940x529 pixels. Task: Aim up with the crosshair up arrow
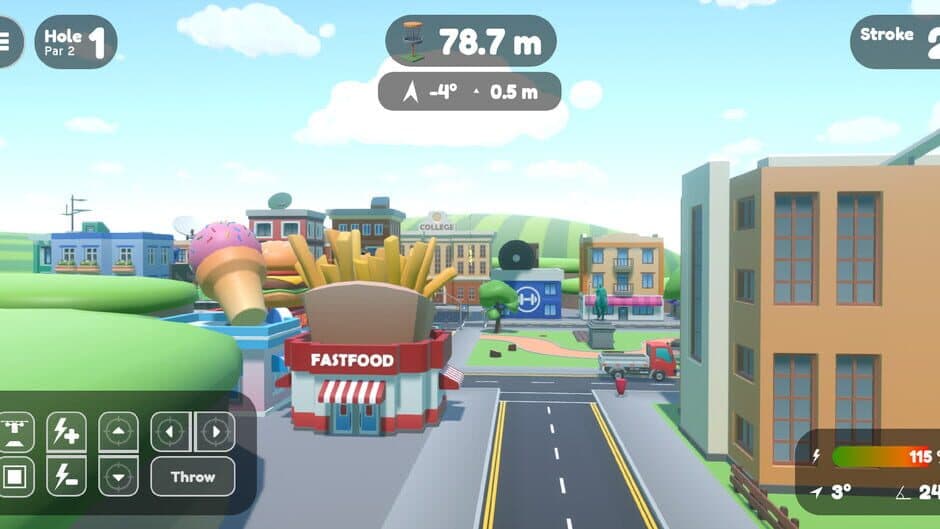(118, 432)
